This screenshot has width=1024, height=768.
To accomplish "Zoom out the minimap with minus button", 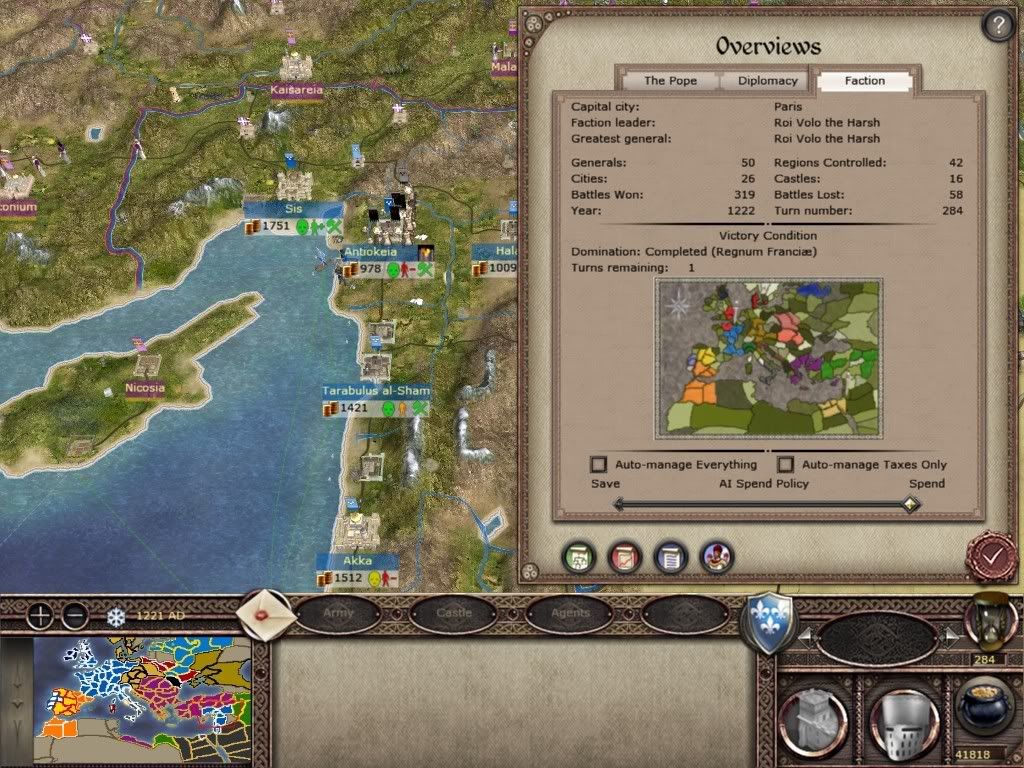I will [75, 616].
